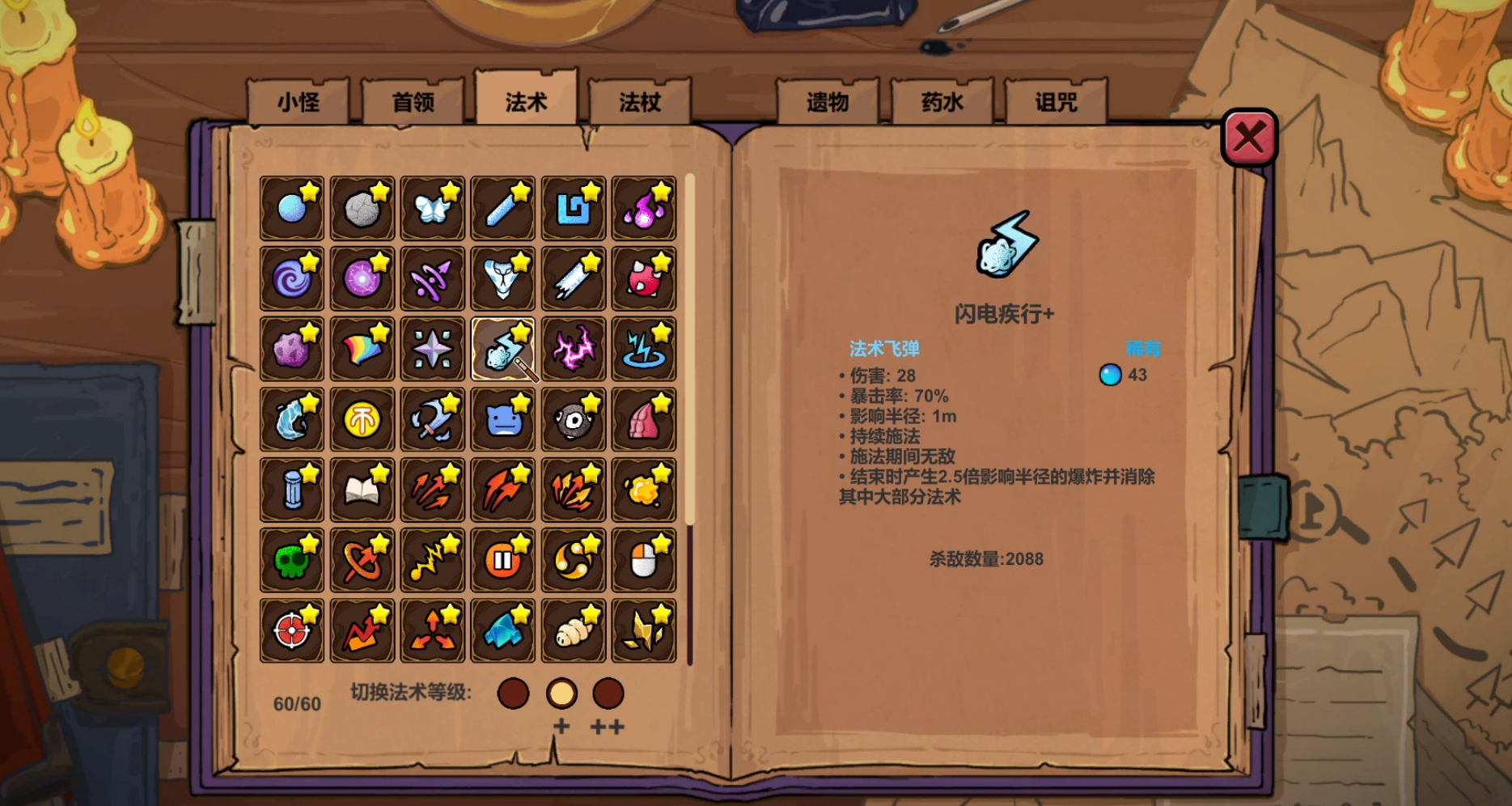This screenshot has height=806, width=1512.
Task: Select the gray rock spell icon
Action: pos(362,209)
